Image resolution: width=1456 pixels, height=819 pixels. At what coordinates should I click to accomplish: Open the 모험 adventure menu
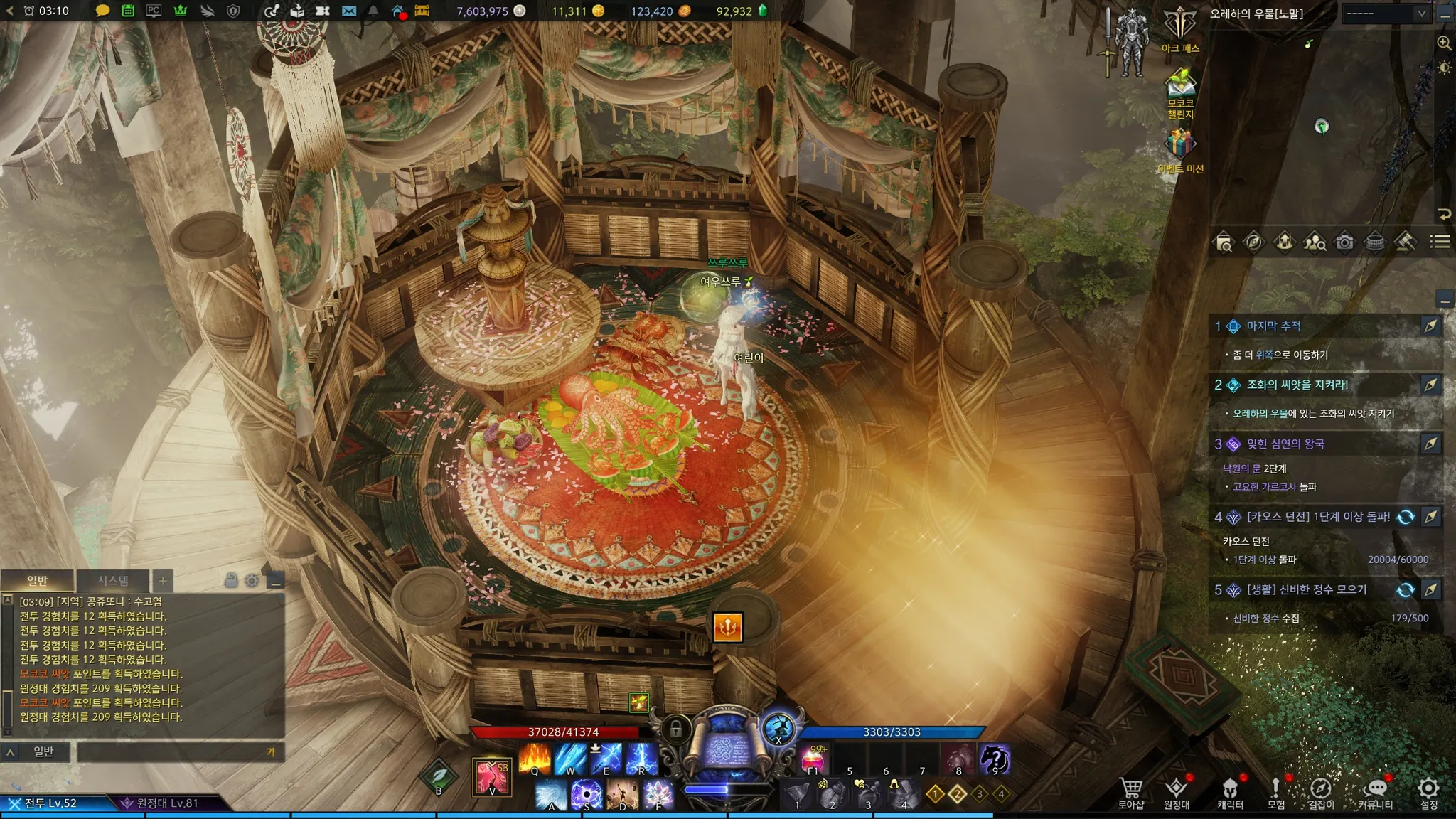point(1276,792)
